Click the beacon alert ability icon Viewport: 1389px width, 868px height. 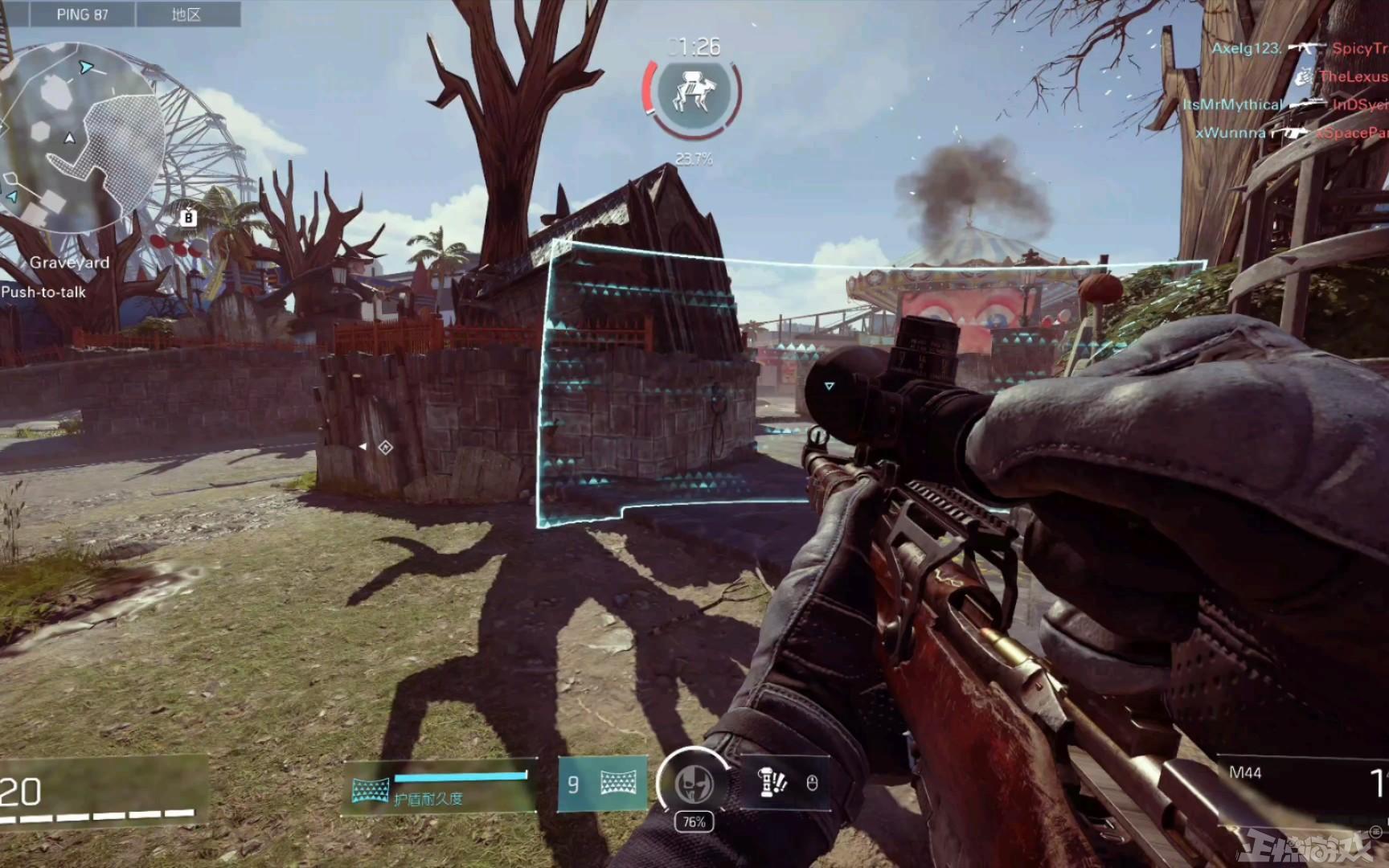pos(772,782)
